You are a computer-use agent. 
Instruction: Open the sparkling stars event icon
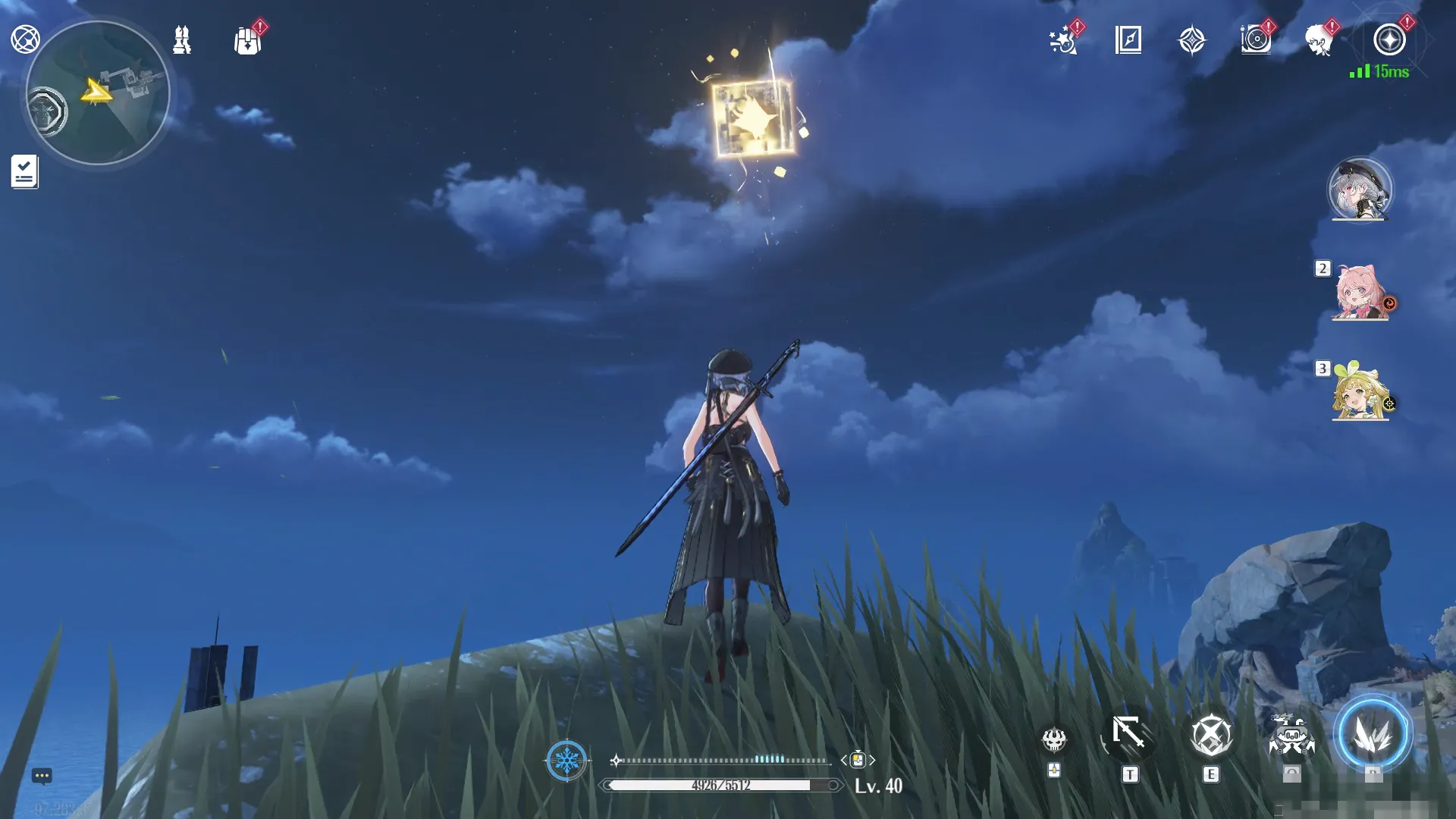1064,40
